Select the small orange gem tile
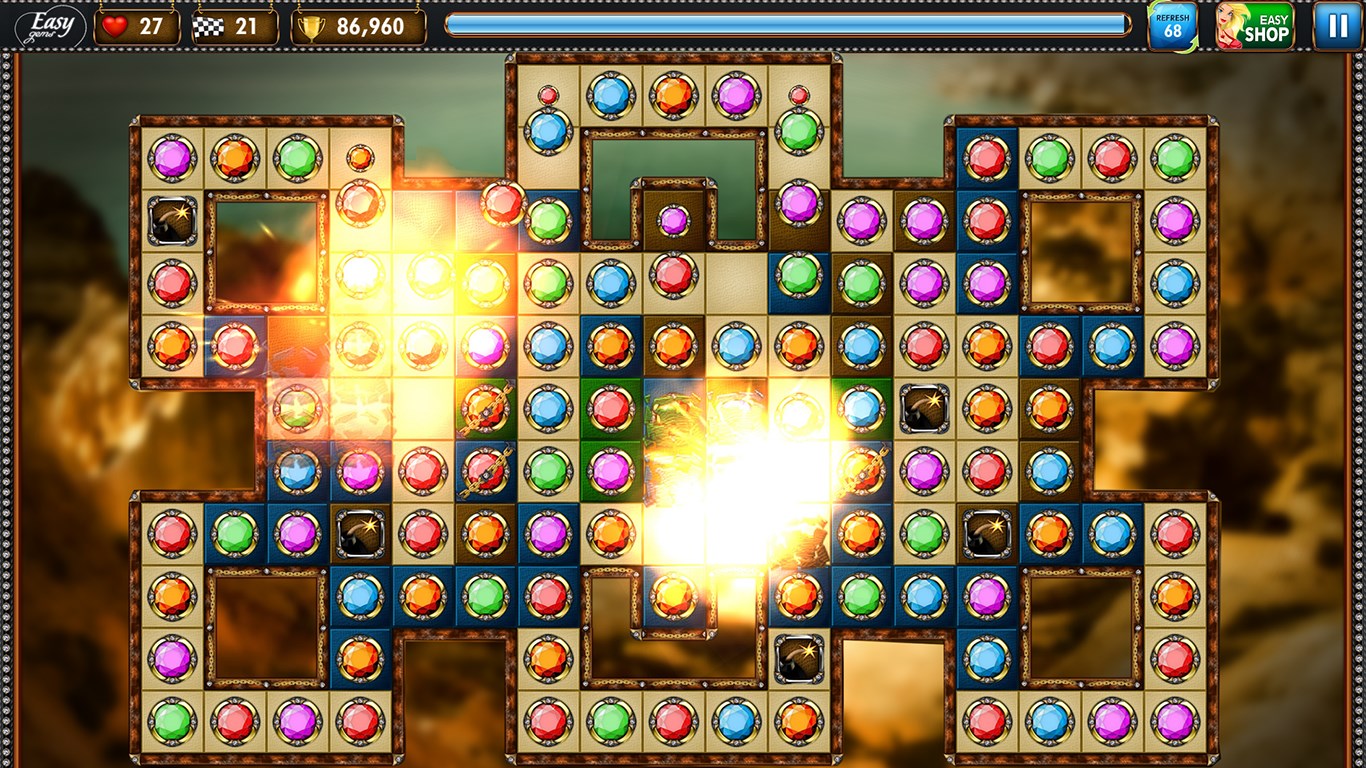The image size is (1366, 768). pyautogui.click(x=360, y=157)
